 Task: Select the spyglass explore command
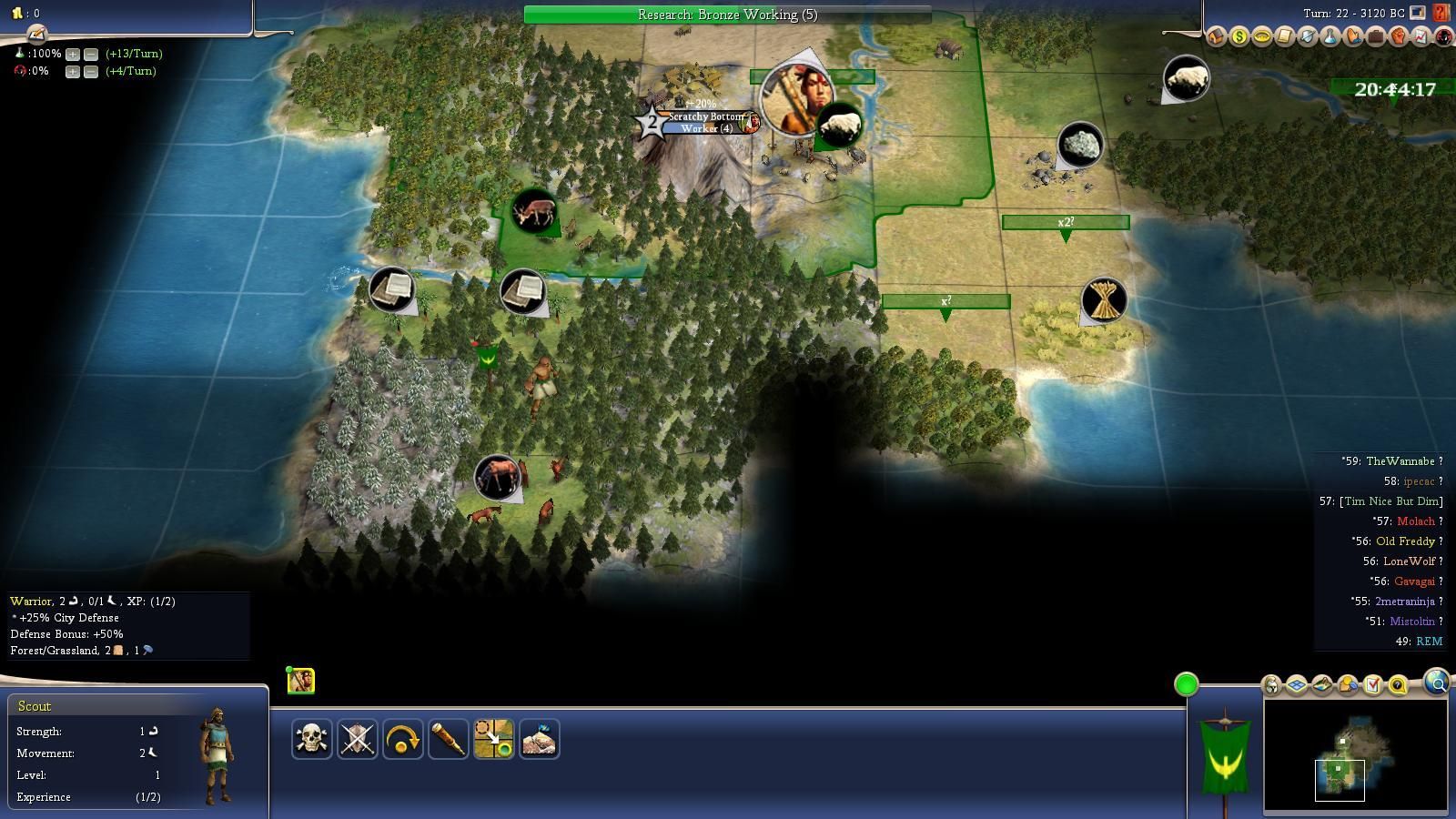pos(448,739)
